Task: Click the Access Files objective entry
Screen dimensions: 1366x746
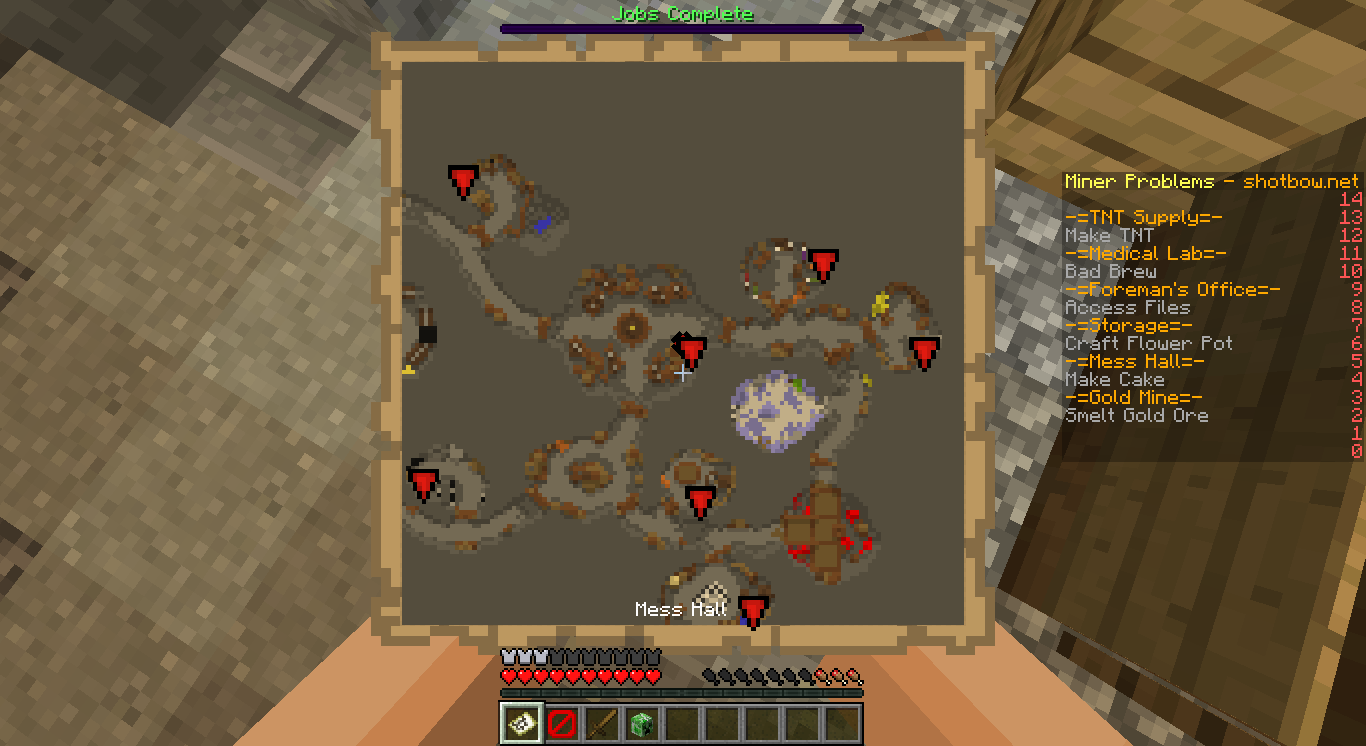Action: click(x=1127, y=308)
